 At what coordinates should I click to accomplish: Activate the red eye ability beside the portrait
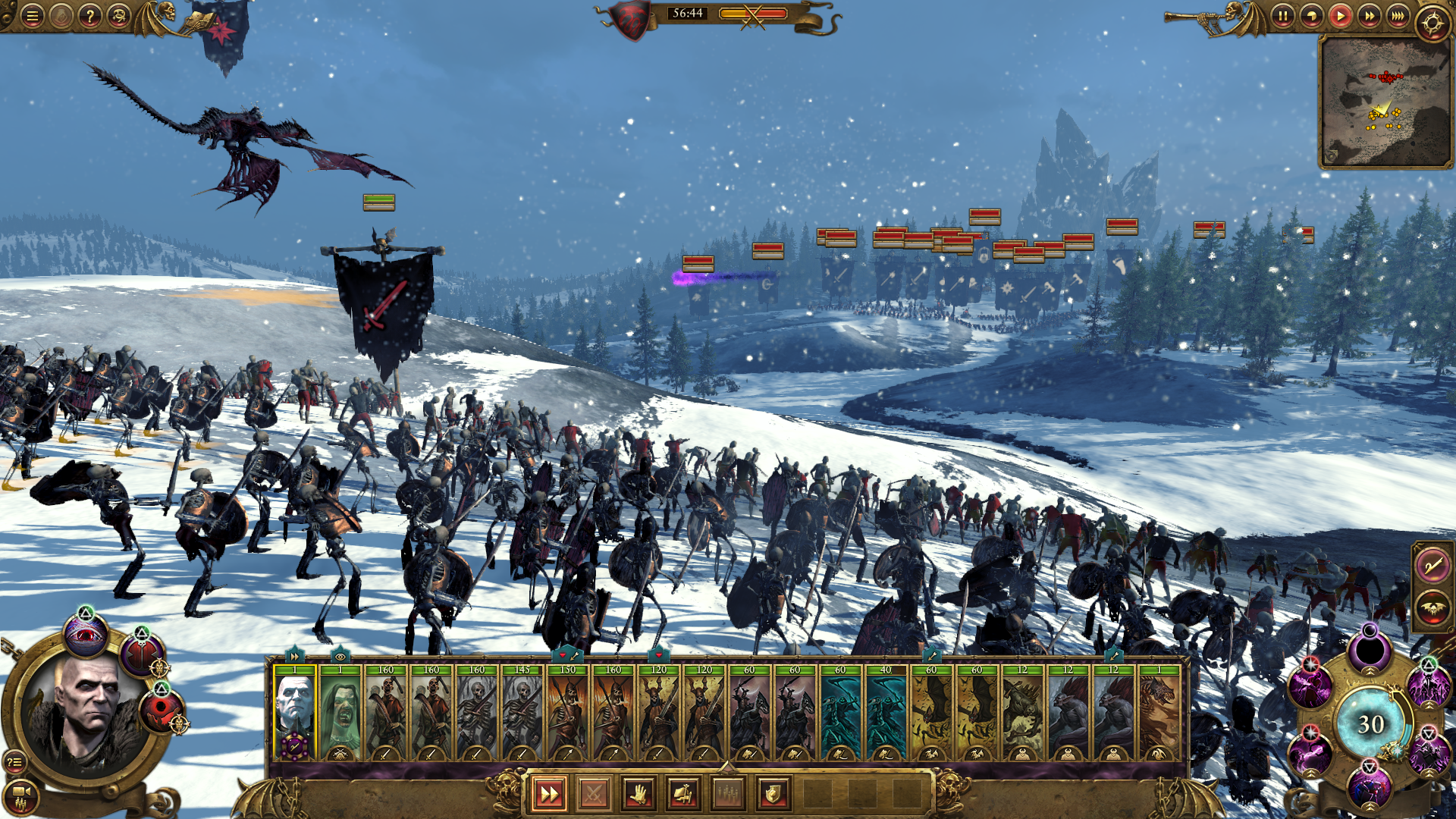coord(85,635)
